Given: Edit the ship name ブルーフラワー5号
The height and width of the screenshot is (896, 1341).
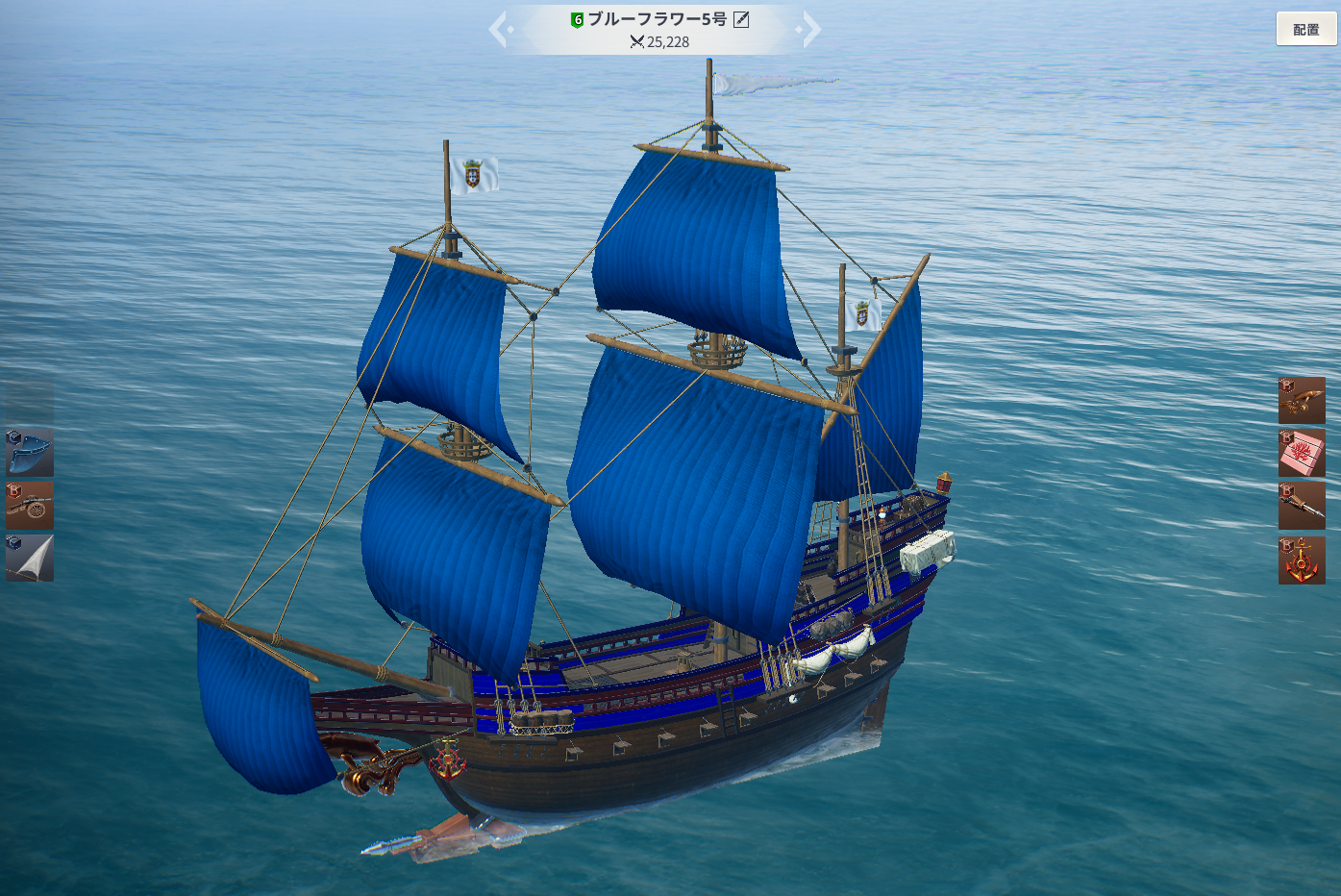Looking at the screenshot, I should [x=741, y=19].
